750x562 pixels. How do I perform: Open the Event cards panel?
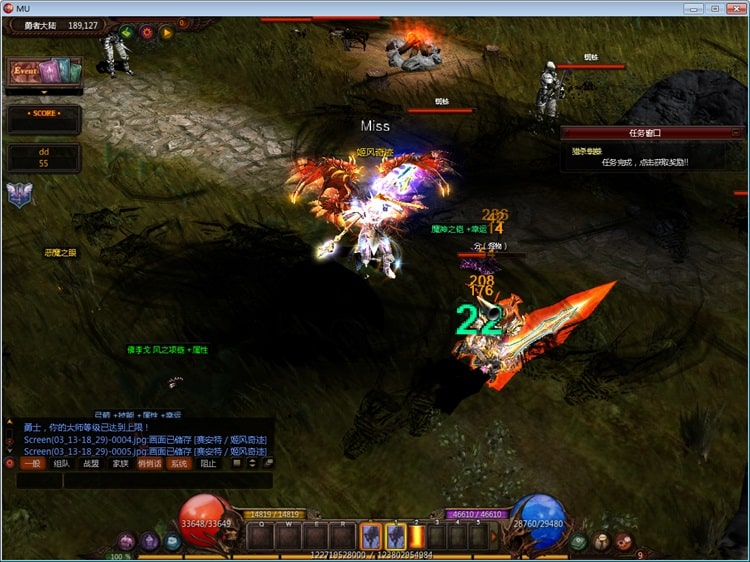[44, 71]
